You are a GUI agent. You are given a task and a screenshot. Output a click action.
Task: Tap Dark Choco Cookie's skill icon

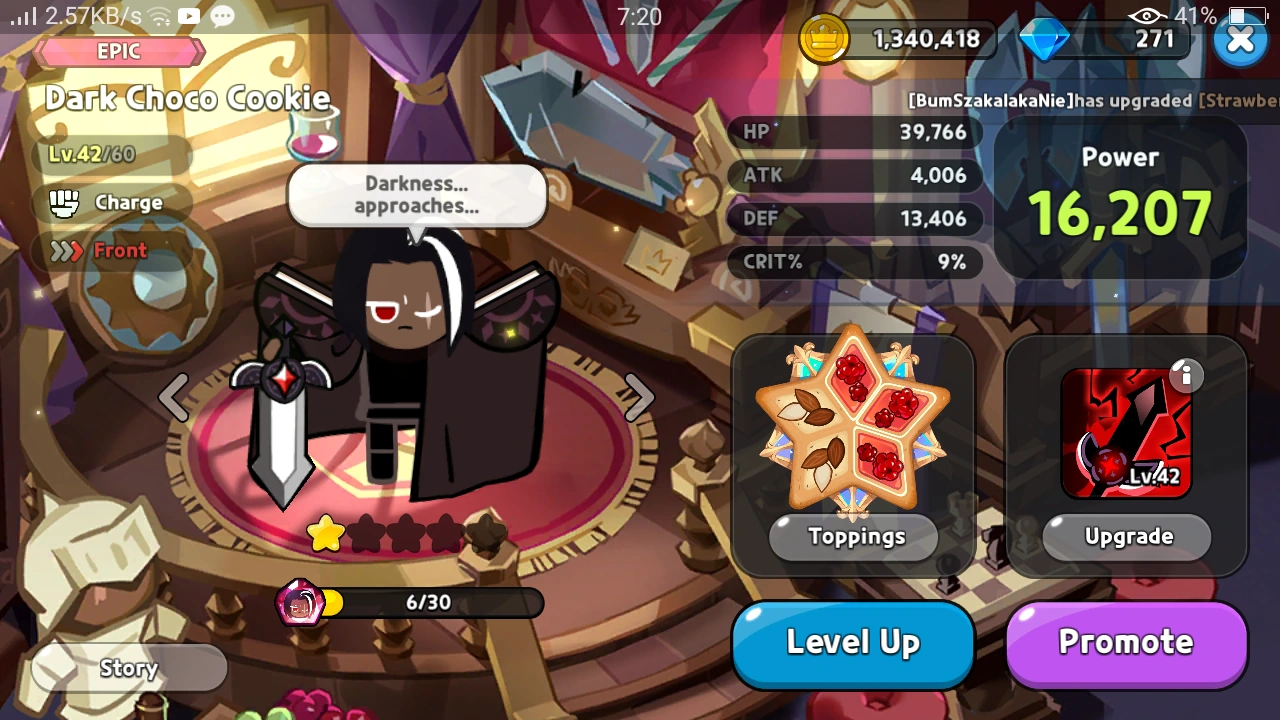click(1126, 432)
